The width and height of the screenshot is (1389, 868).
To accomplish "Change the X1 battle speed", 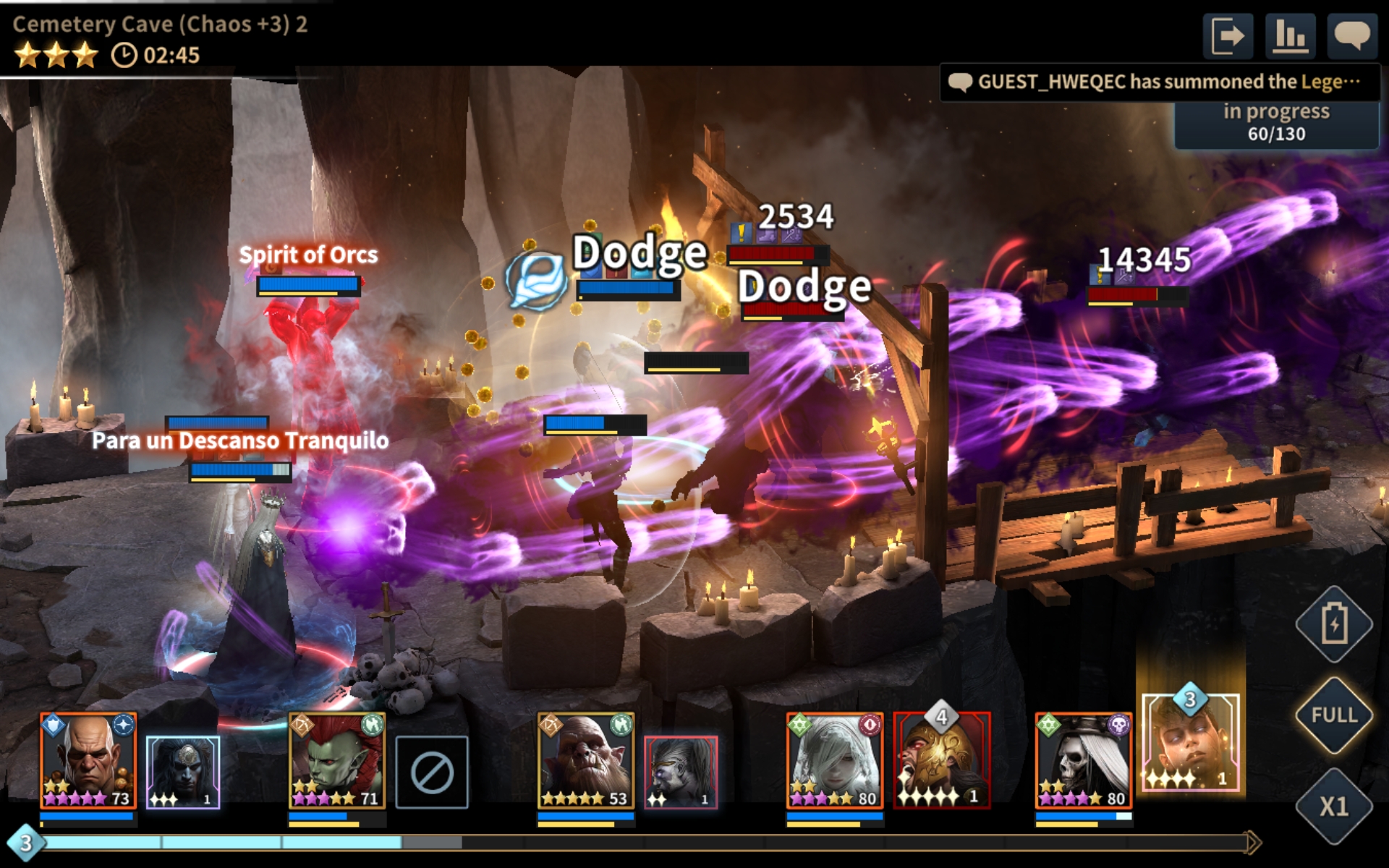I will (1334, 806).
